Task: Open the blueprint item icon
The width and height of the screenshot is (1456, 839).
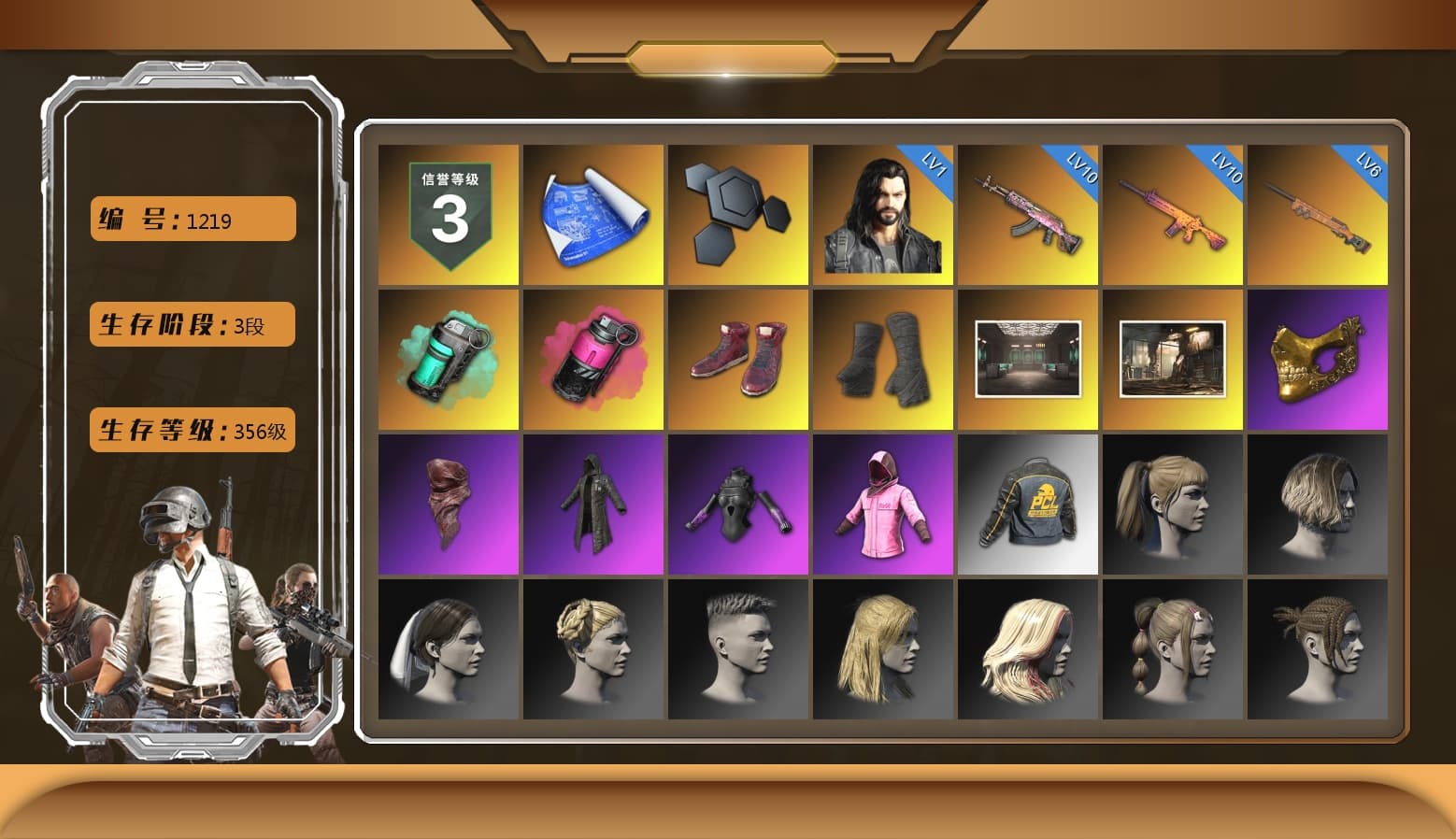Action: pos(592,212)
